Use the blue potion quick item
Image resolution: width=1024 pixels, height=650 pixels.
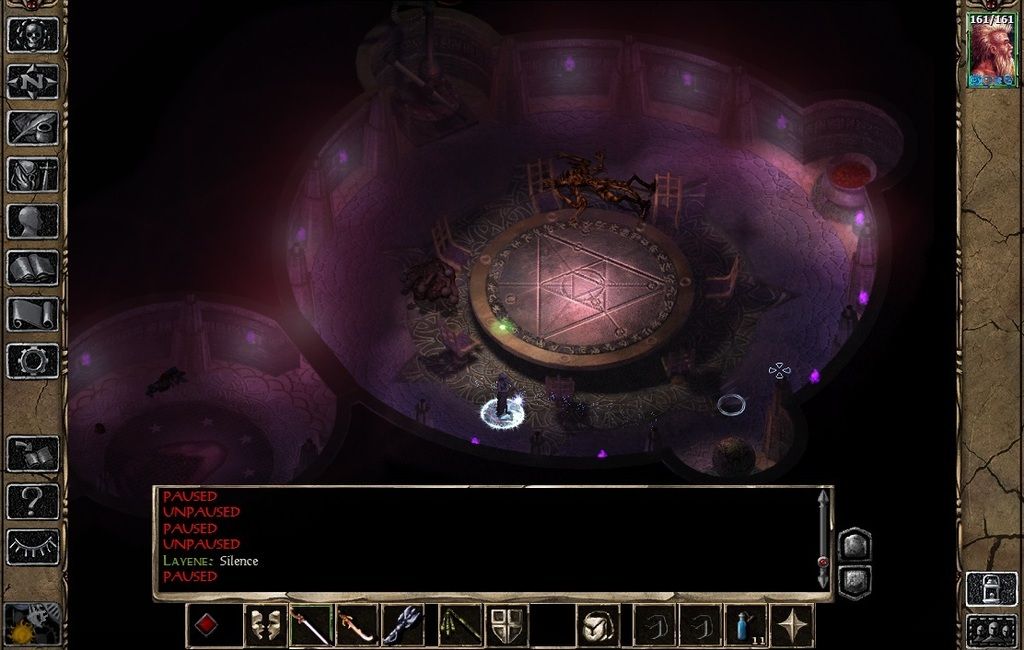coord(745,626)
